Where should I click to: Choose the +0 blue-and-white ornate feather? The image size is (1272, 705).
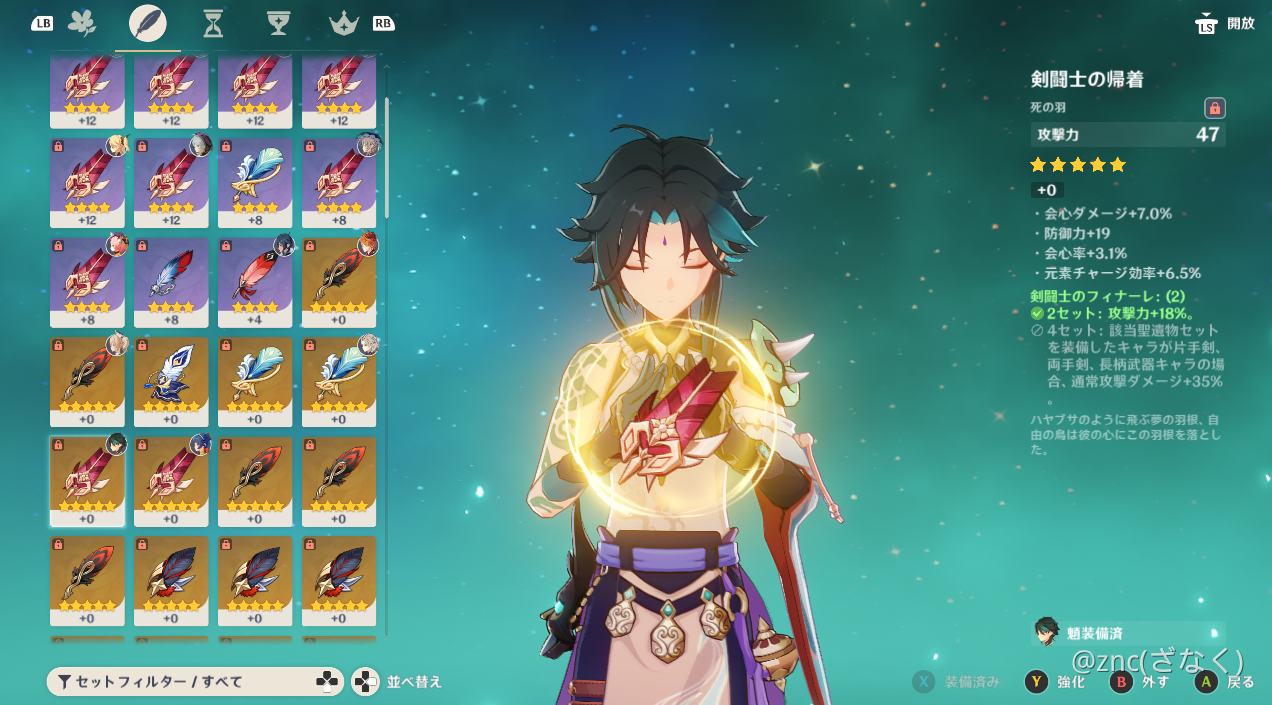click(171, 381)
